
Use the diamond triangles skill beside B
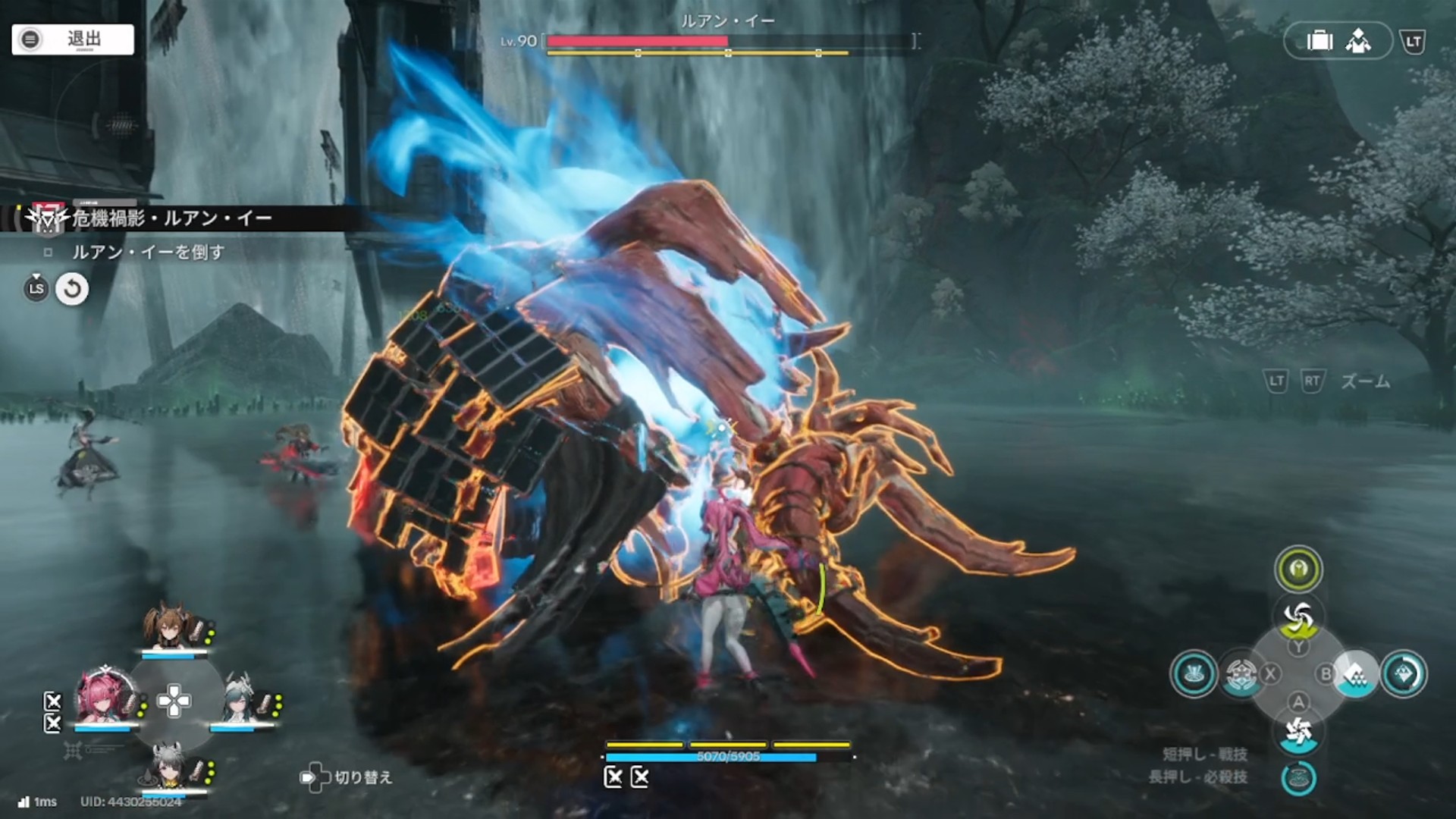click(x=1356, y=673)
